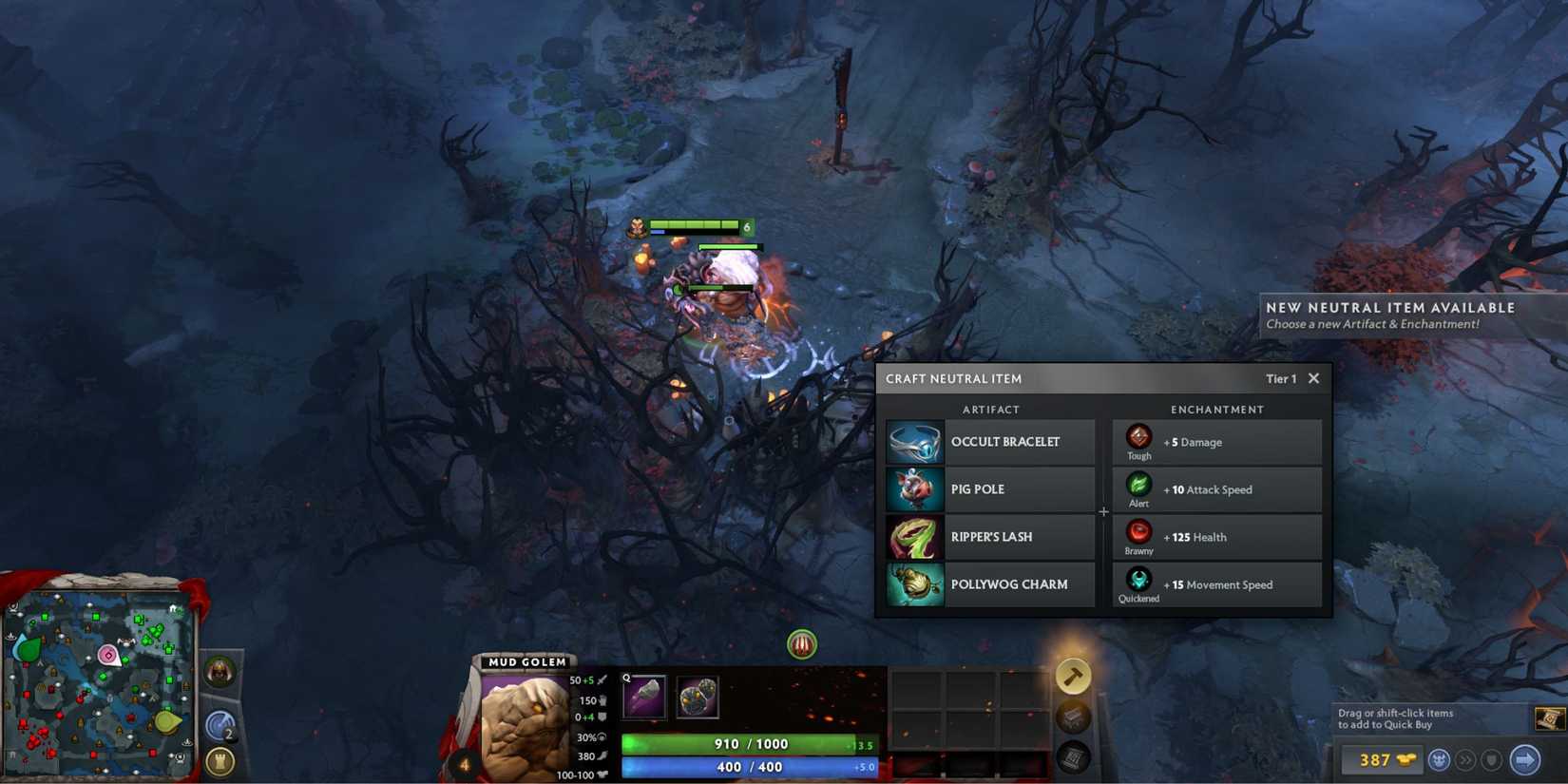
Task: Select the Occult Bracelet artifact
Action: coord(915,441)
